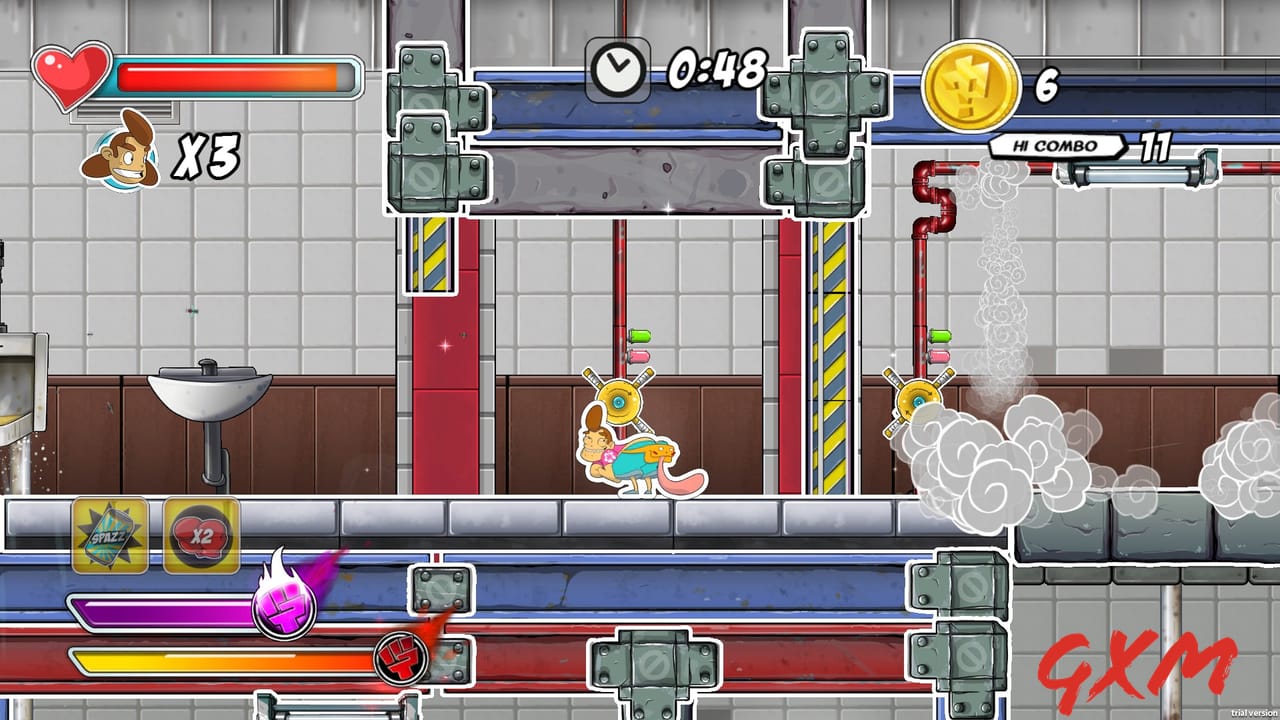Click the coin counter showing 6
1280x720 pixels.
pos(1044,87)
